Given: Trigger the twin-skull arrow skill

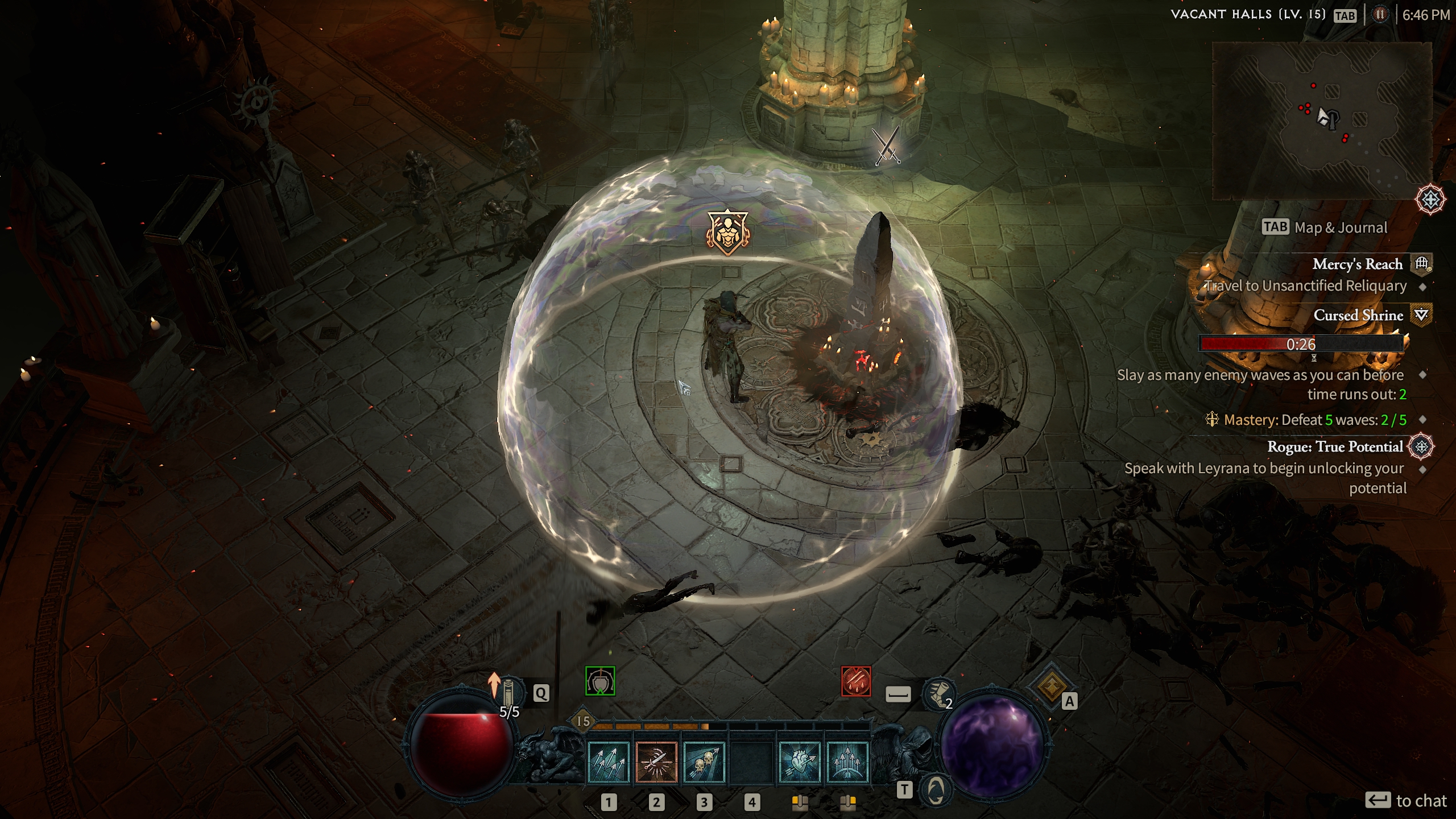Looking at the screenshot, I should tap(704, 762).
